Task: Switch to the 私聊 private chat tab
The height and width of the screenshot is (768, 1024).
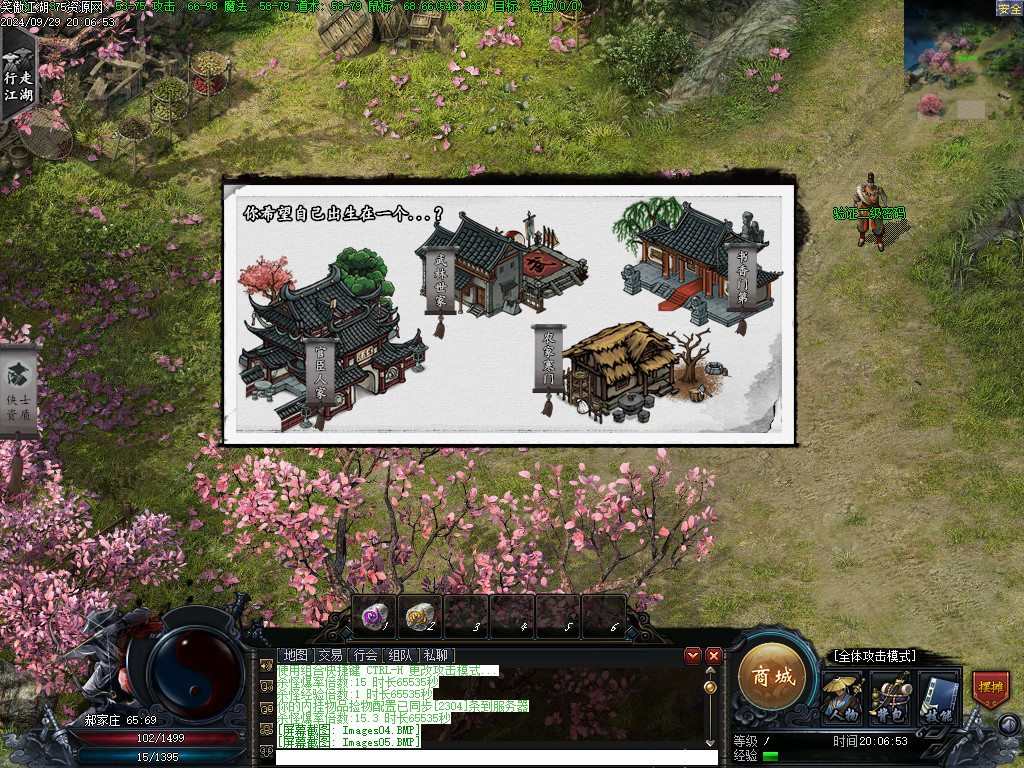Action: [x=436, y=655]
